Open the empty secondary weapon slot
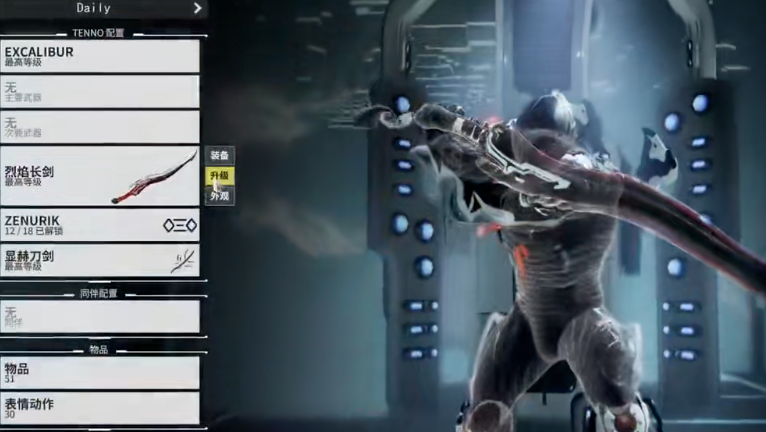This screenshot has height=432, width=766. point(100,126)
